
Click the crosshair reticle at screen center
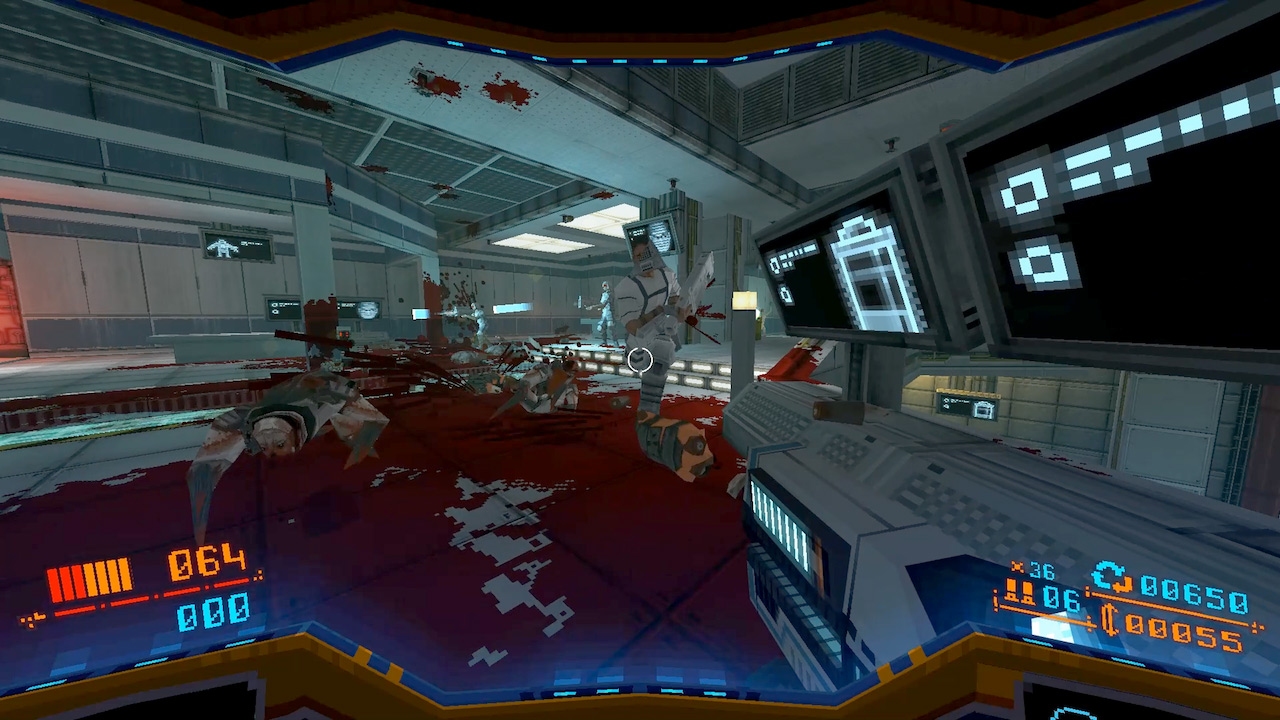[x=640, y=361]
